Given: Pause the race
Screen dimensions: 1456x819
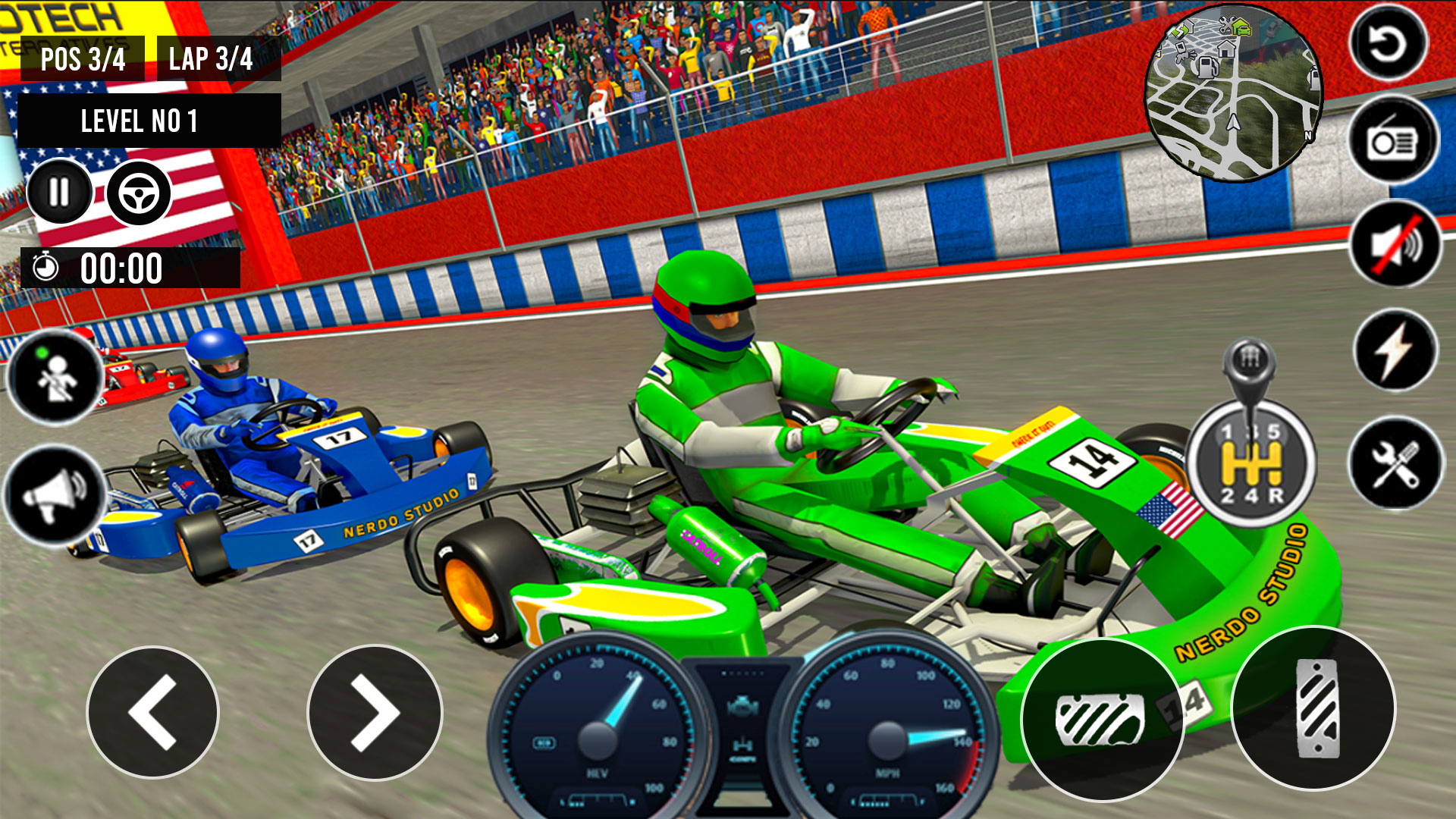Looking at the screenshot, I should point(59,192).
